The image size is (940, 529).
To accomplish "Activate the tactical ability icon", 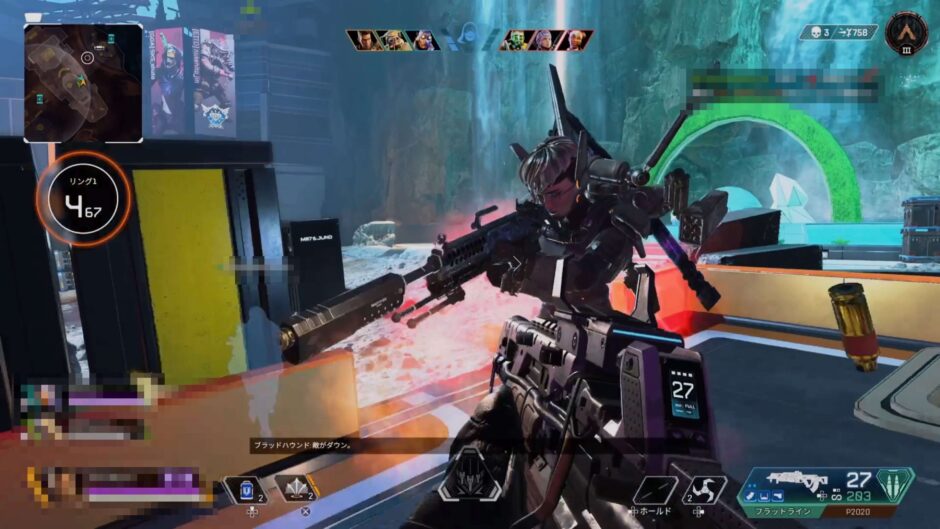I will [x=297, y=489].
